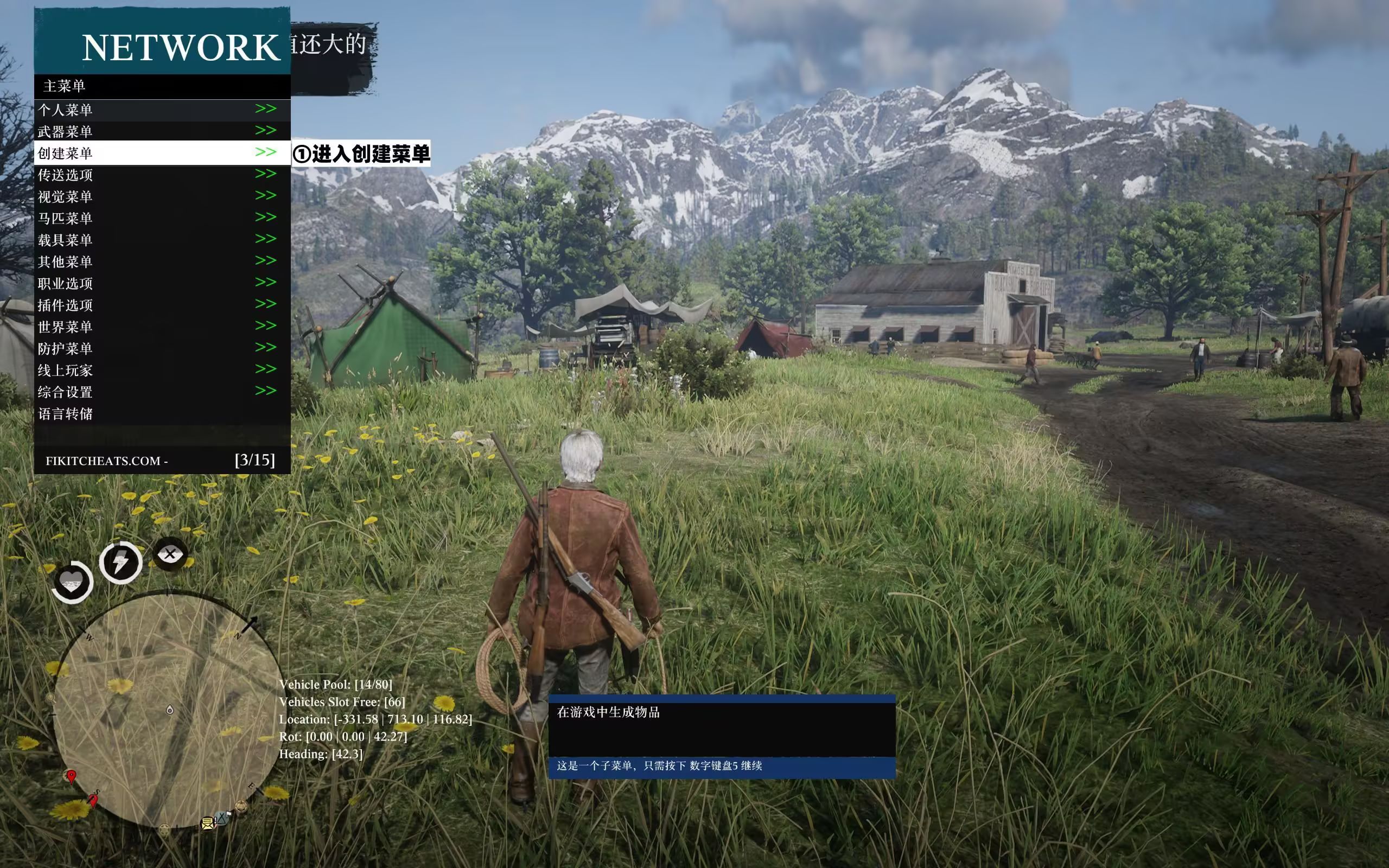Click the heart health core icon

click(72, 582)
